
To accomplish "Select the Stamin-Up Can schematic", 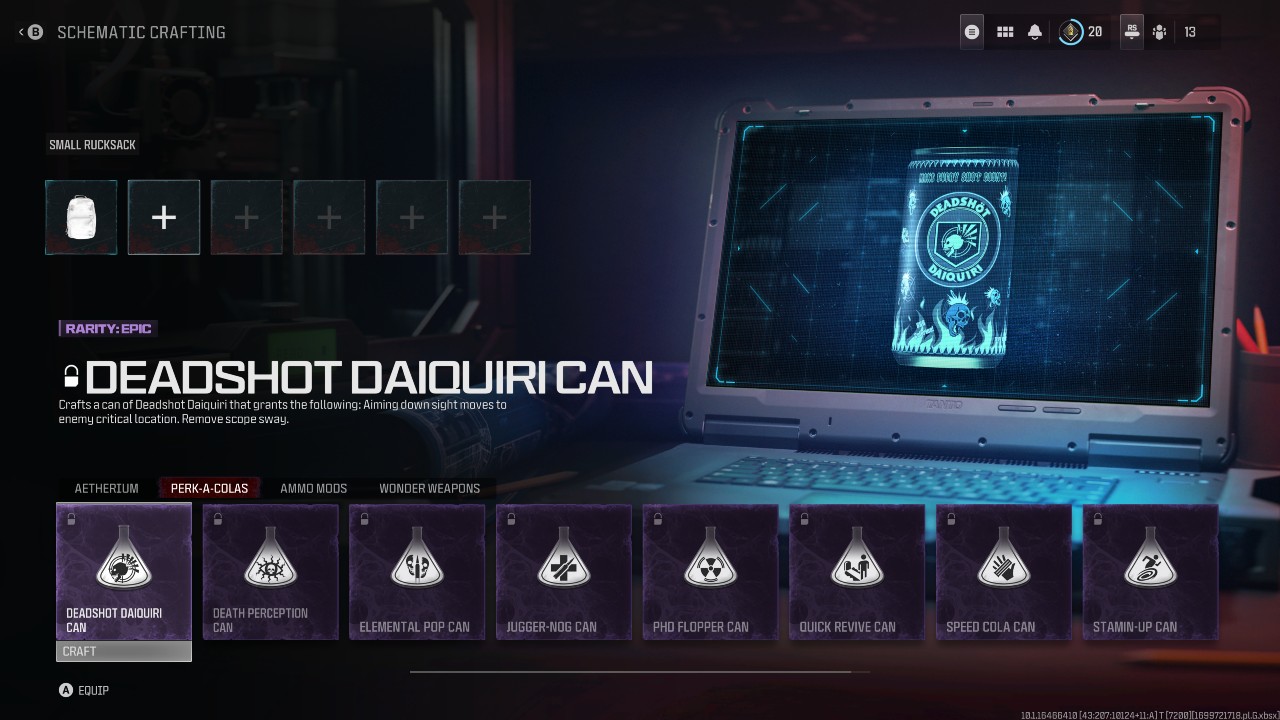I will (1150, 570).
